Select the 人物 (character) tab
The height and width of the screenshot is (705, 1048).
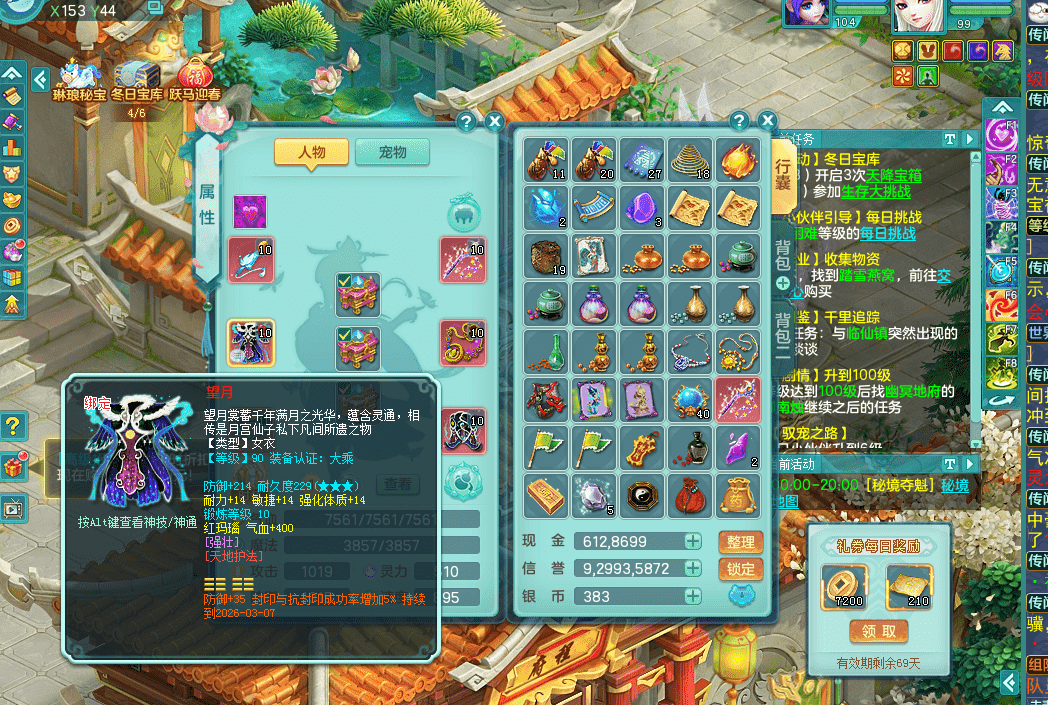(312, 152)
